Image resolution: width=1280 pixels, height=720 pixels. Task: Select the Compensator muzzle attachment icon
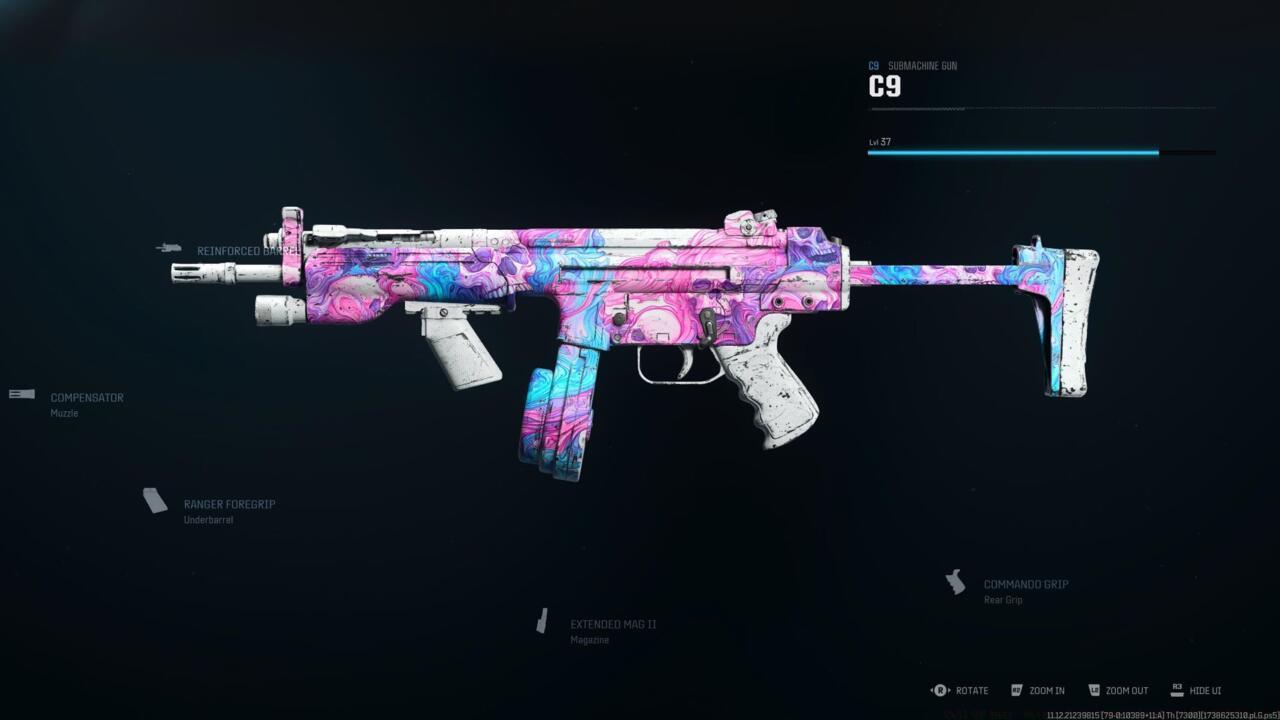coord(20,393)
